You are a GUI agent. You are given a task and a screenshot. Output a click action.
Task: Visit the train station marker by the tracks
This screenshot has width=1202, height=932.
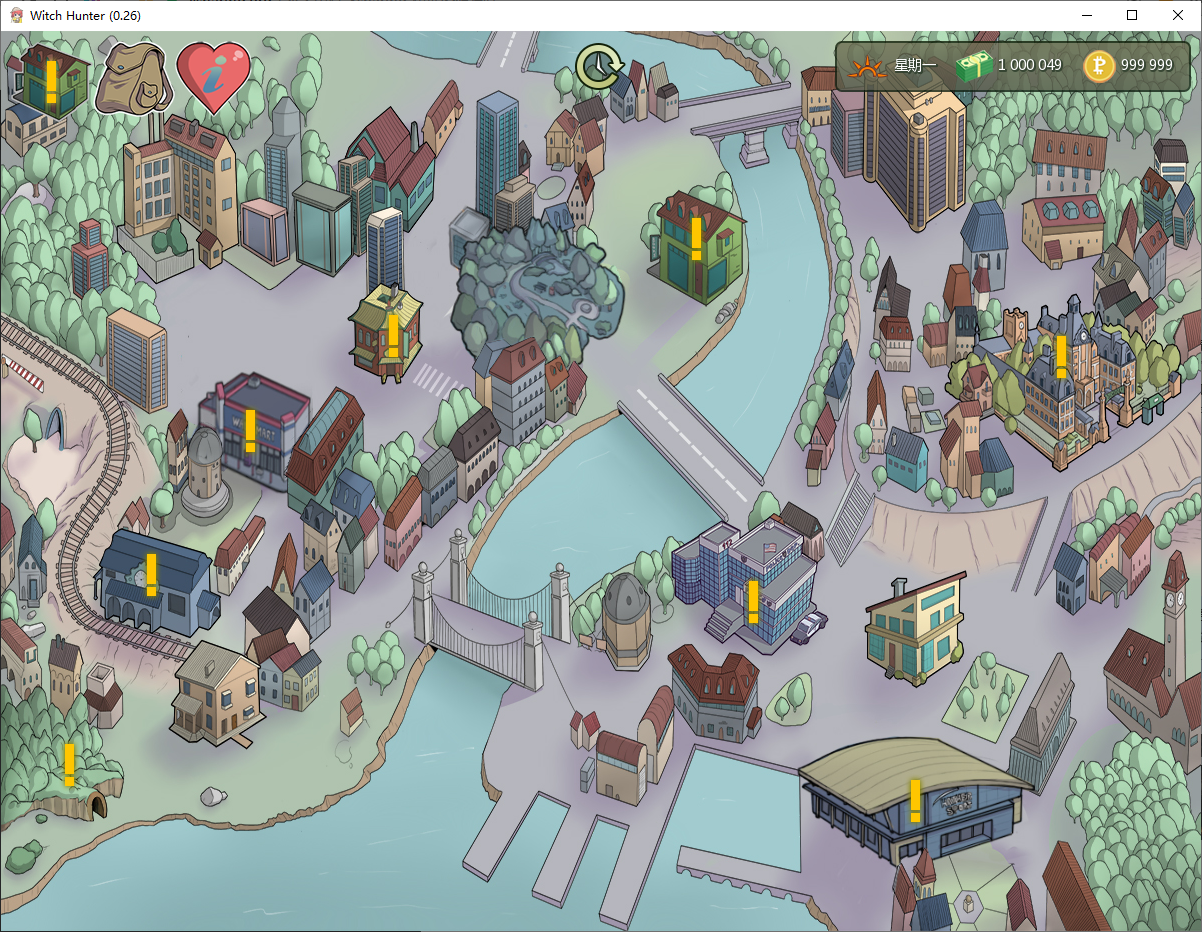(x=151, y=575)
